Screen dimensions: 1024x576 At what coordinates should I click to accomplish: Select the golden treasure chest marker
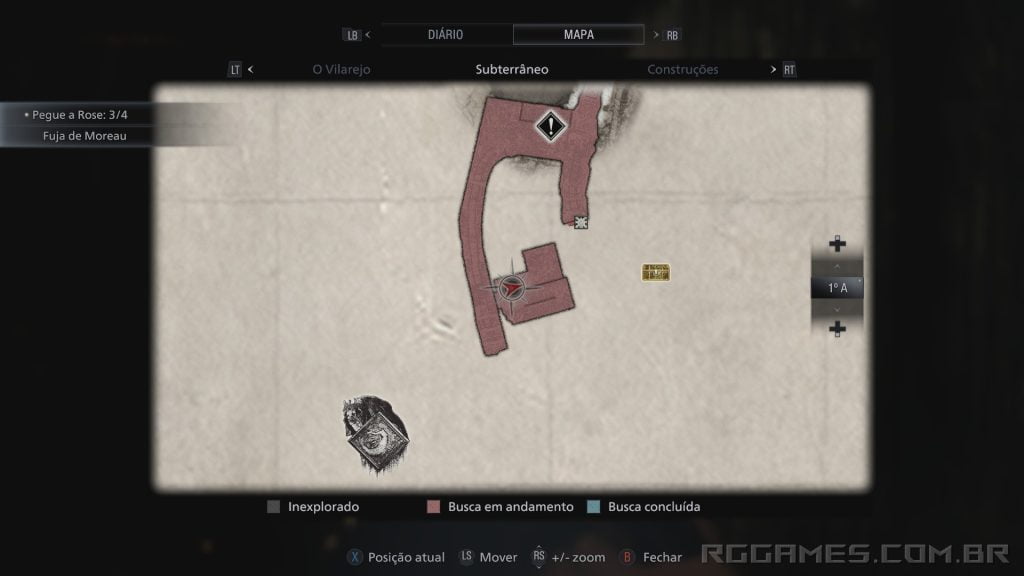pyautogui.click(x=656, y=272)
